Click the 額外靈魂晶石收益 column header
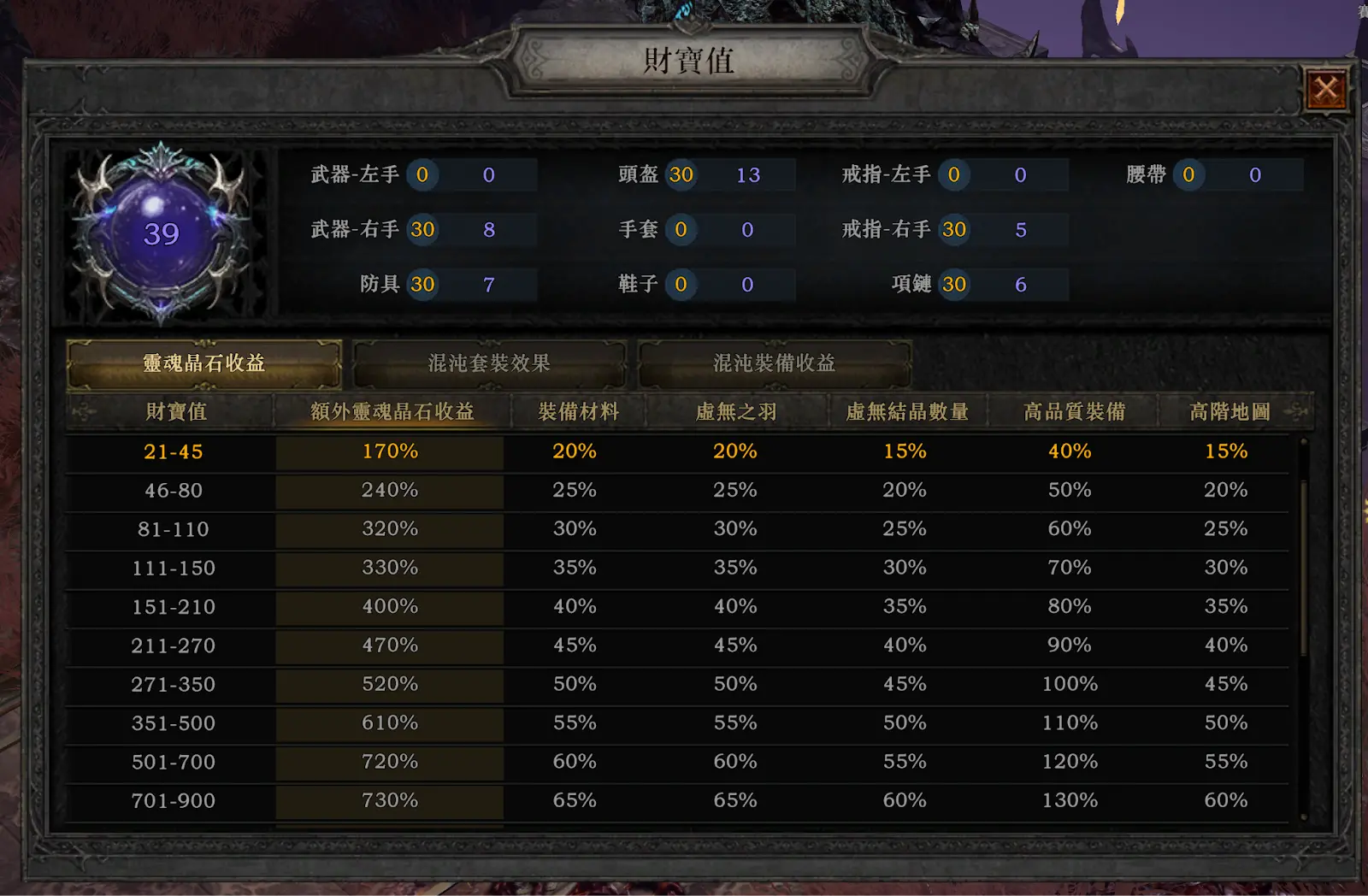 [392, 412]
